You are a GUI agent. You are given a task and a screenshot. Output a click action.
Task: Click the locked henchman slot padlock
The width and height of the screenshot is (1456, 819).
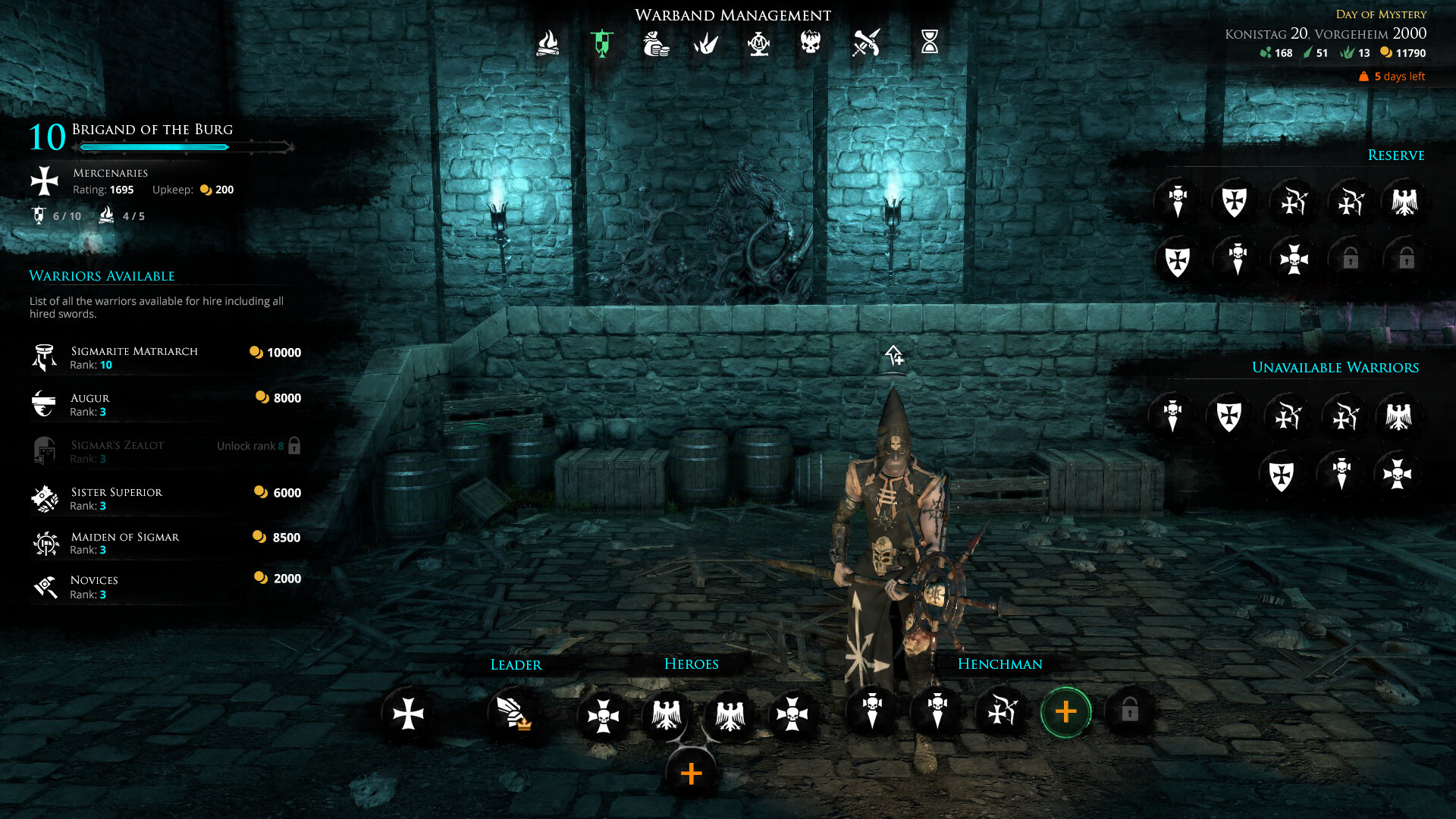coord(1129,711)
